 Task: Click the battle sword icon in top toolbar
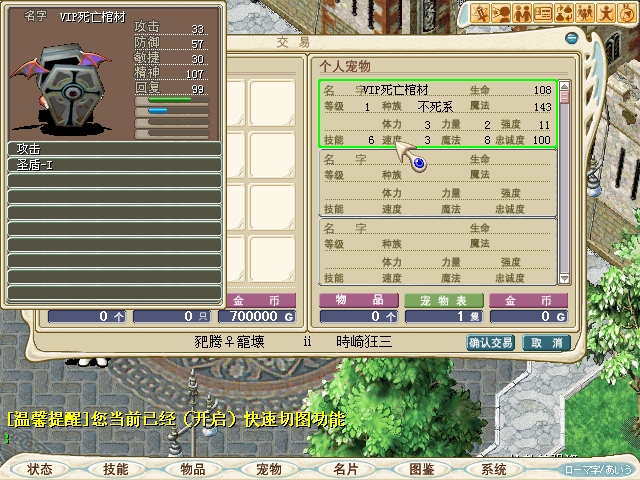pos(481,13)
